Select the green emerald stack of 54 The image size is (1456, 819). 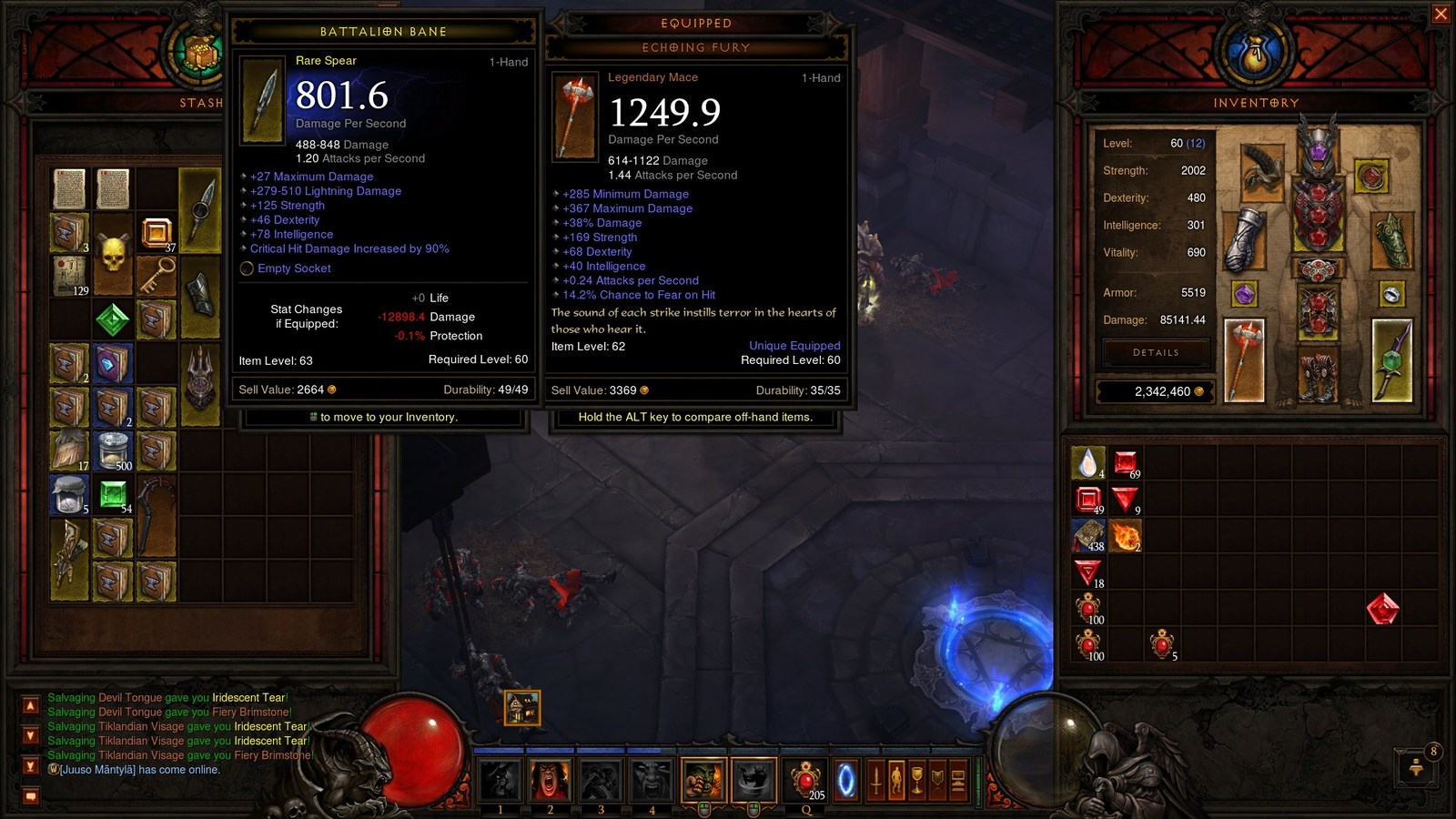coord(113,495)
